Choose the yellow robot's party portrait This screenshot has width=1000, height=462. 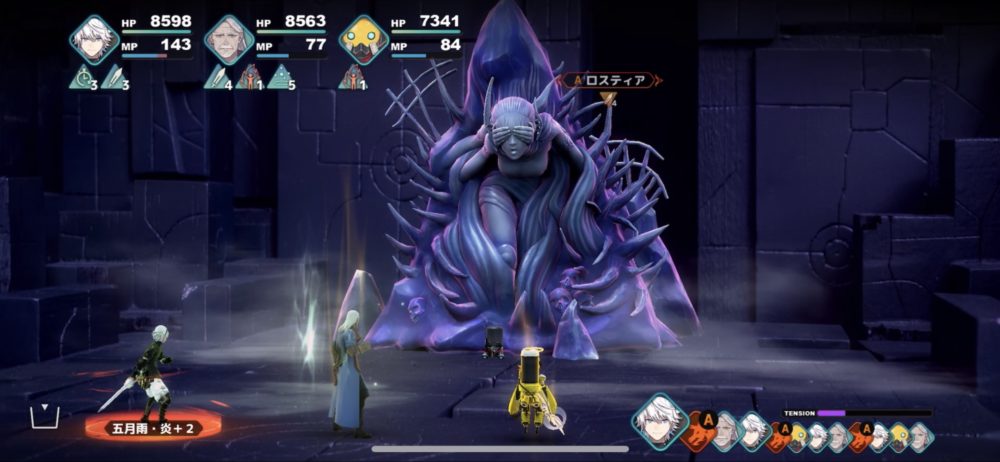[x=363, y=39]
